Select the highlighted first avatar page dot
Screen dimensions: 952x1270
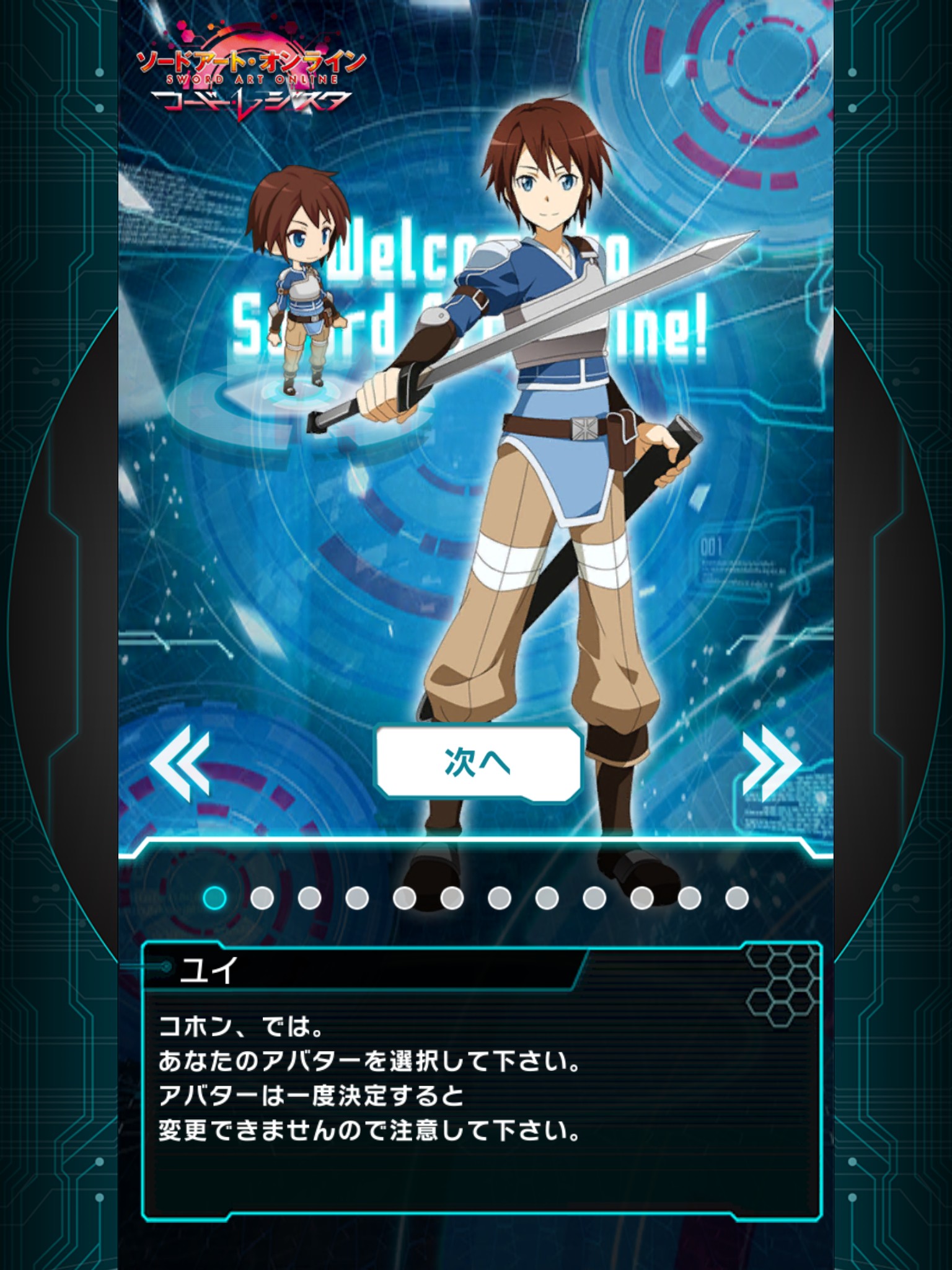tap(214, 897)
